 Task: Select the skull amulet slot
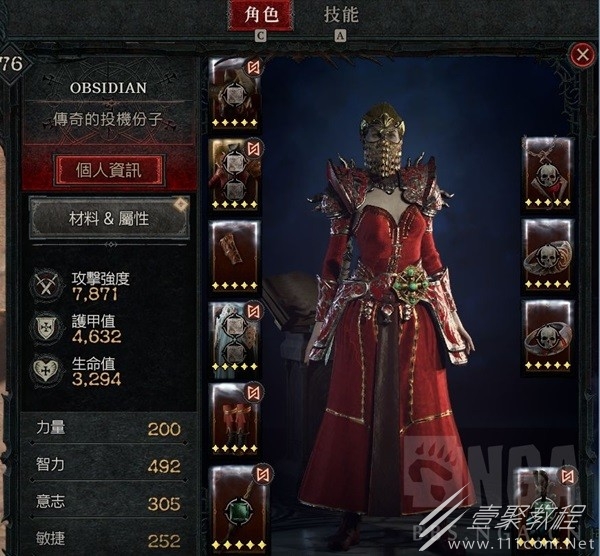[x=548, y=172]
